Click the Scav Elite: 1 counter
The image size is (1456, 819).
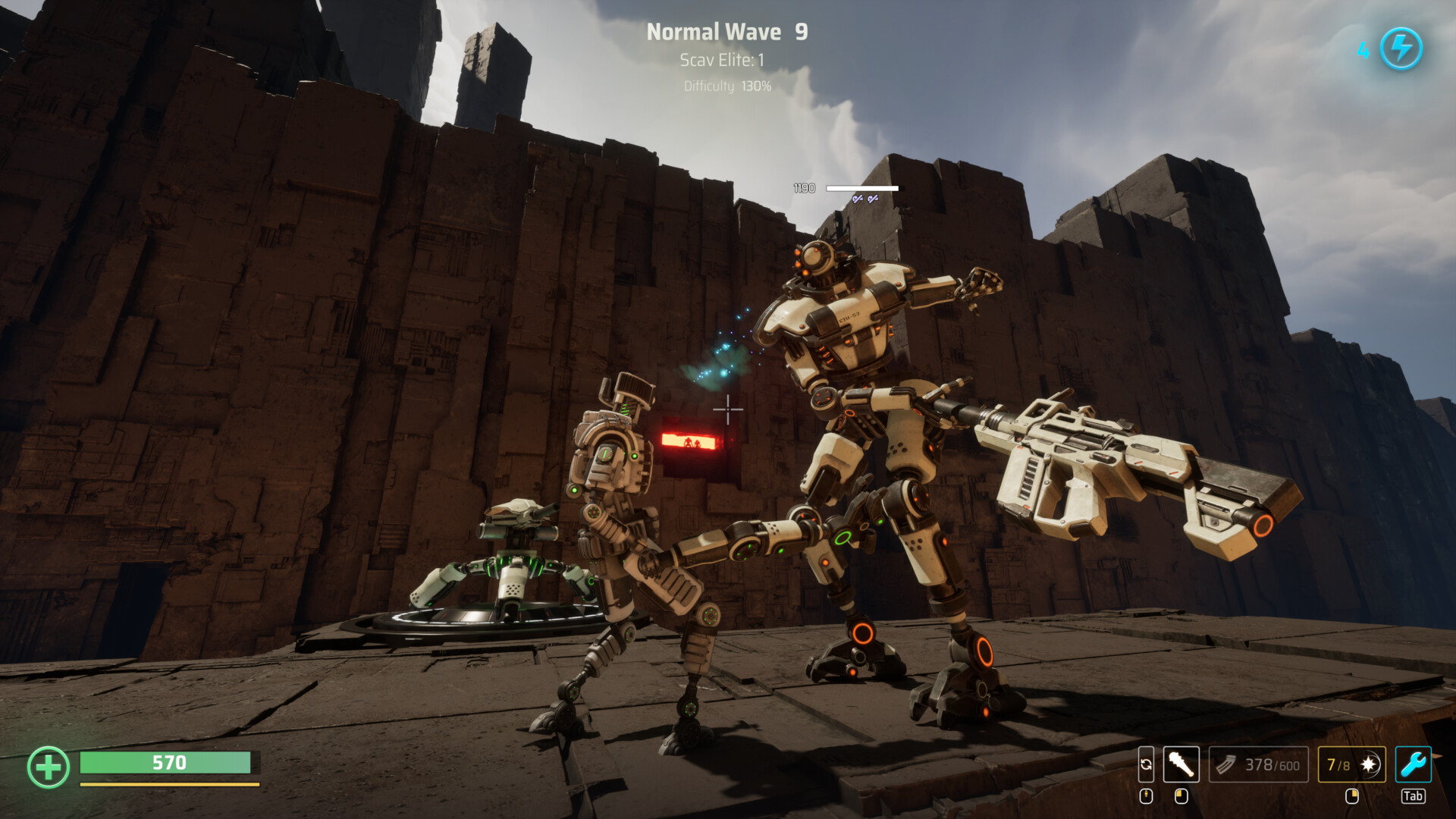tap(723, 58)
